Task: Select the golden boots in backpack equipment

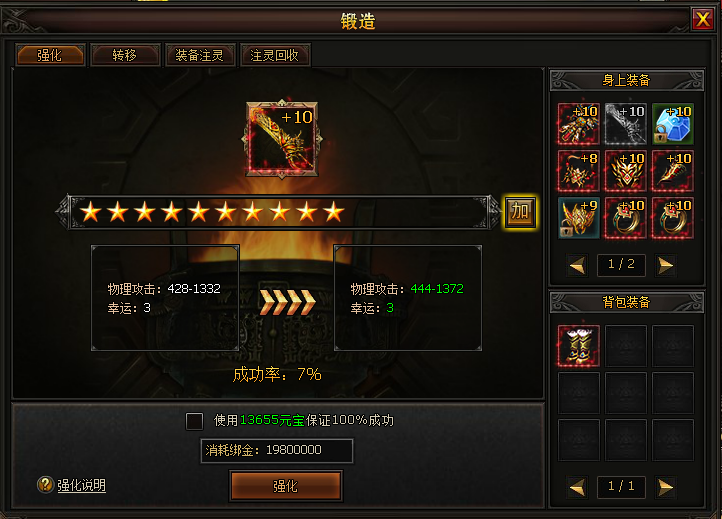Action: click(579, 346)
